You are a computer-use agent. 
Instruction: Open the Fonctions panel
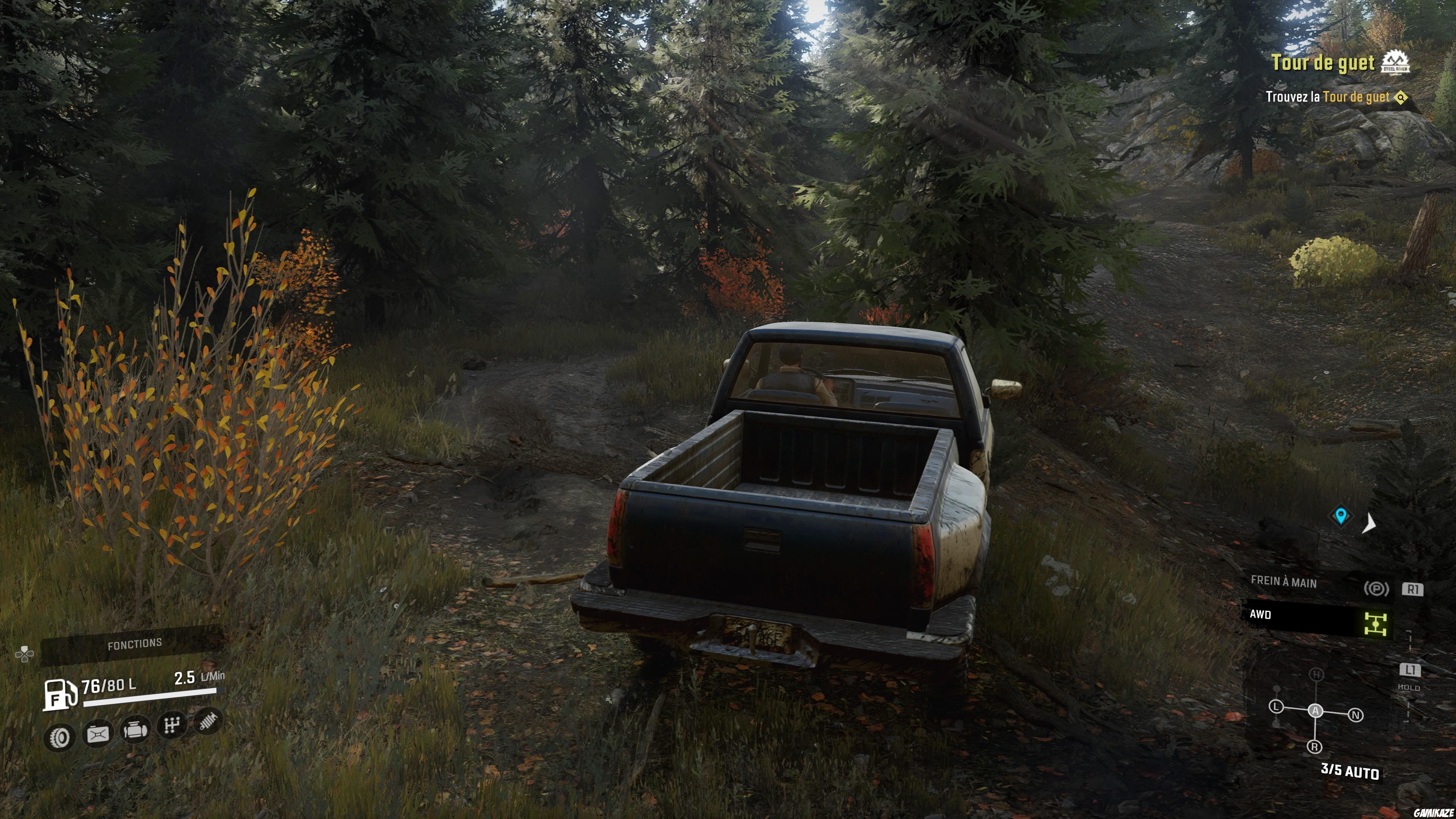[x=135, y=644]
